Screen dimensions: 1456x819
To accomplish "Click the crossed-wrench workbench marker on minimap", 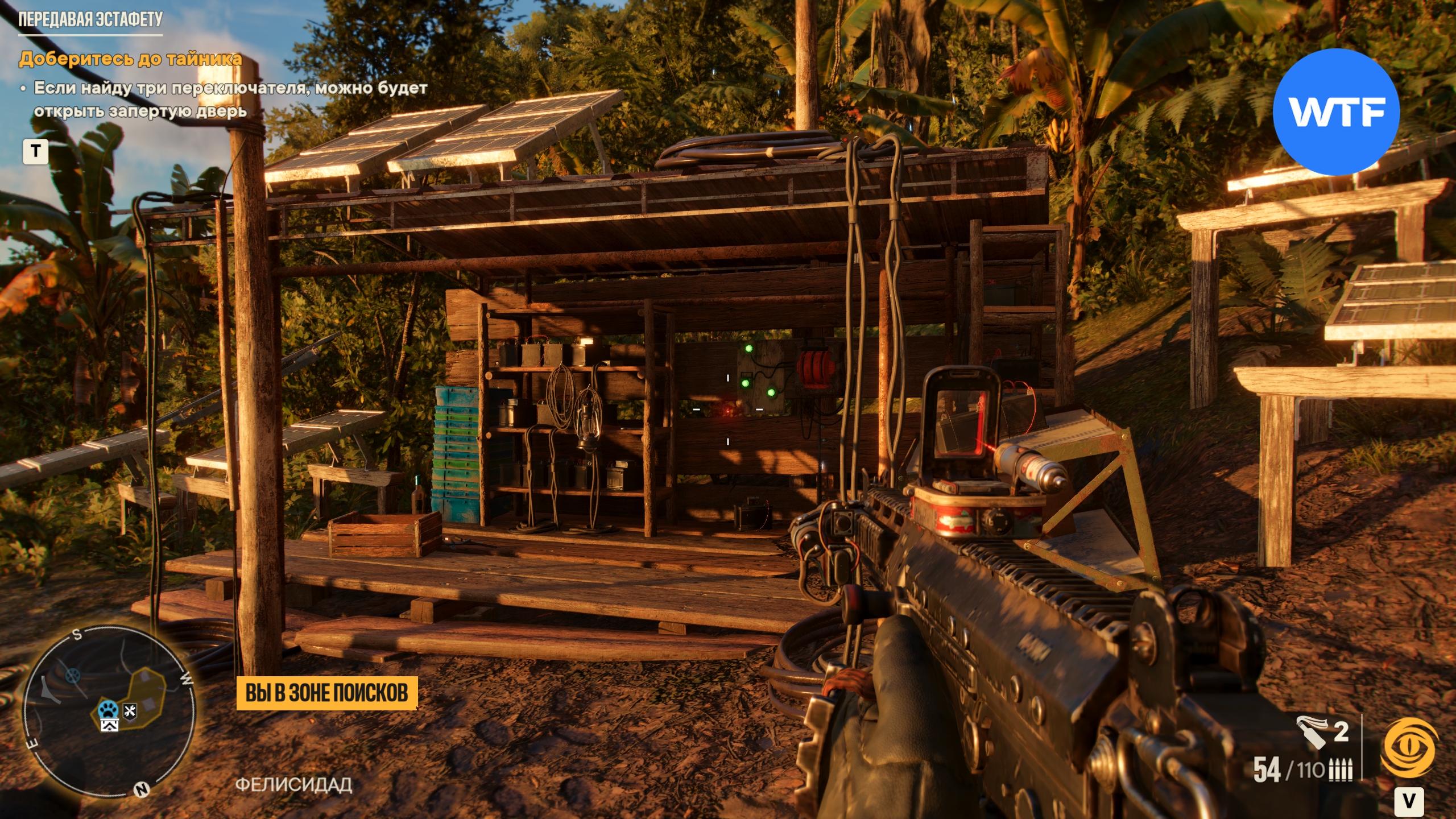I will tap(130, 711).
